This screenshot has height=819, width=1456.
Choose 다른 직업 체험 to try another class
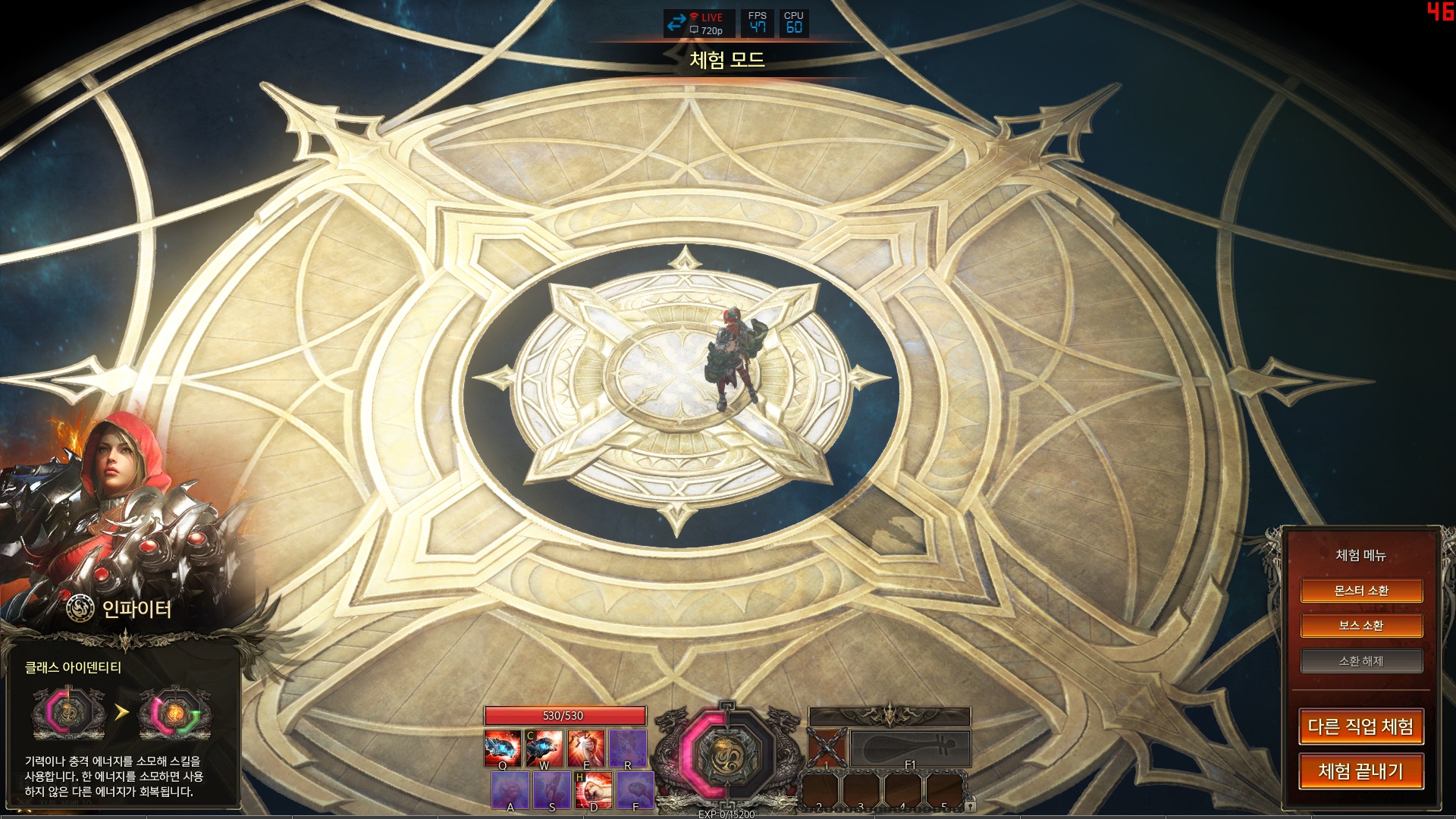coord(1361,727)
